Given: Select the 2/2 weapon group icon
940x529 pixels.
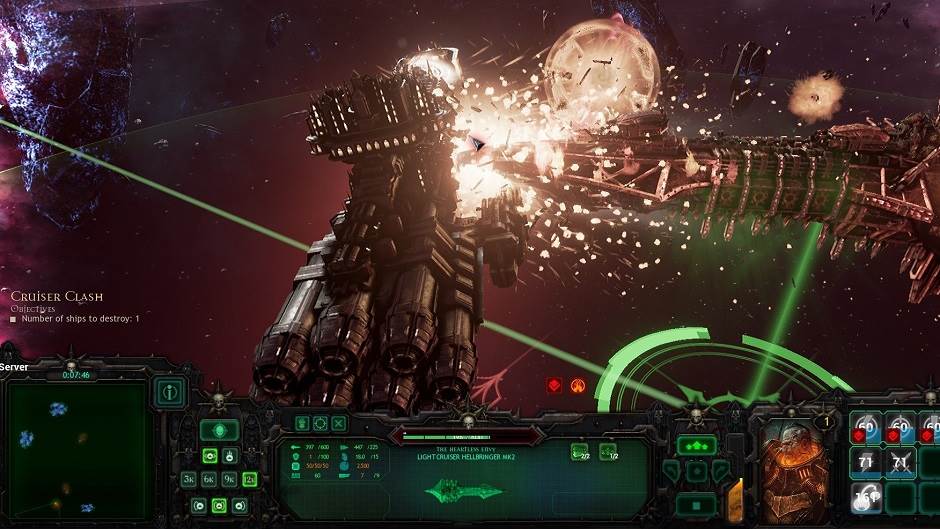Looking at the screenshot, I should [x=579, y=452].
